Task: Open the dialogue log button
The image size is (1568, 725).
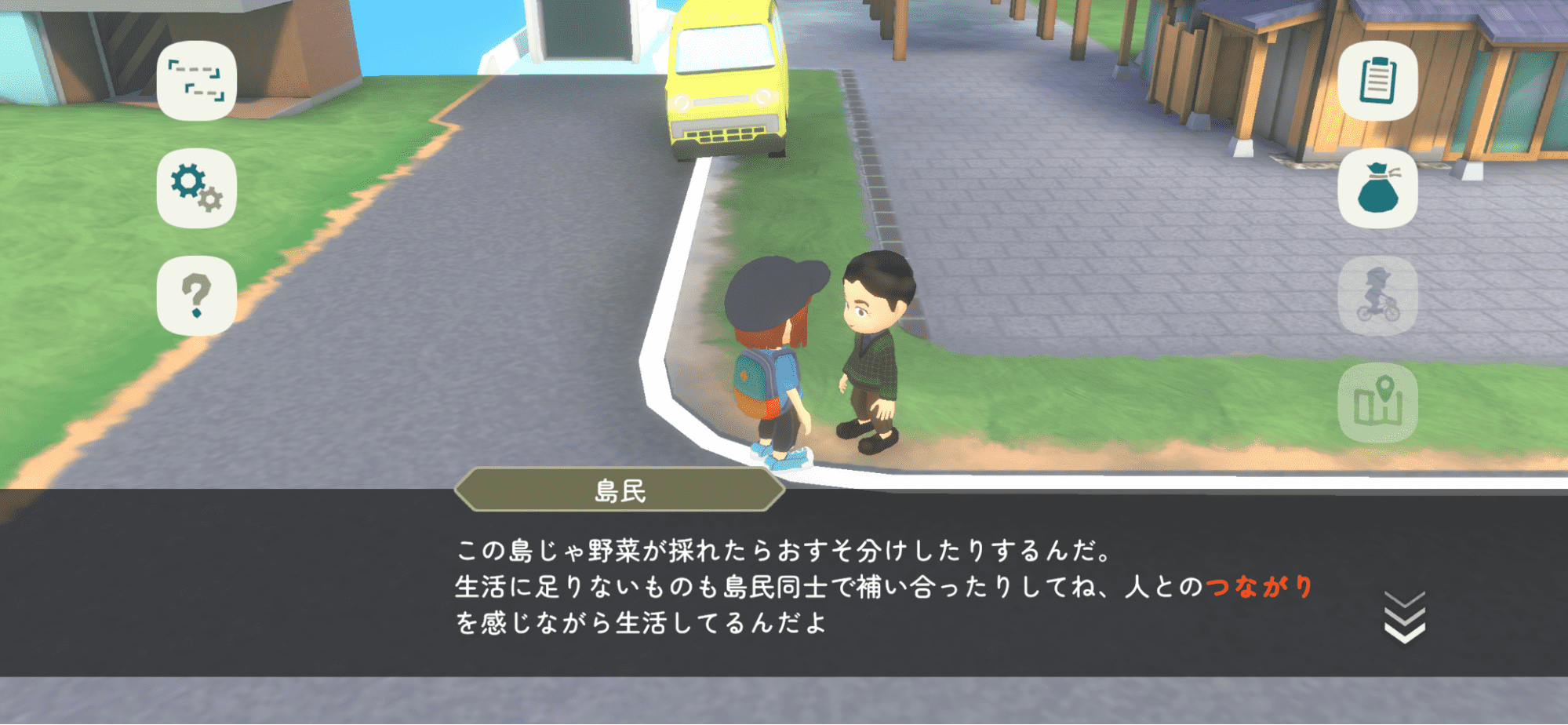Action: (x=196, y=82)
